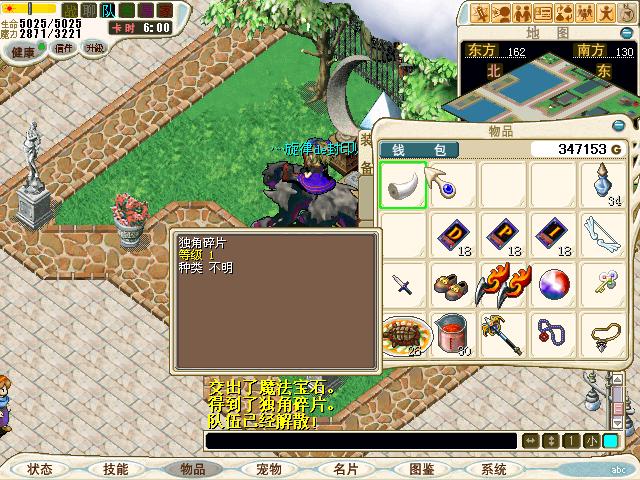The height and width of the screenshot is (480, 640).
Task: Open the 信件 (Mail) button
Action: (64, 48)
